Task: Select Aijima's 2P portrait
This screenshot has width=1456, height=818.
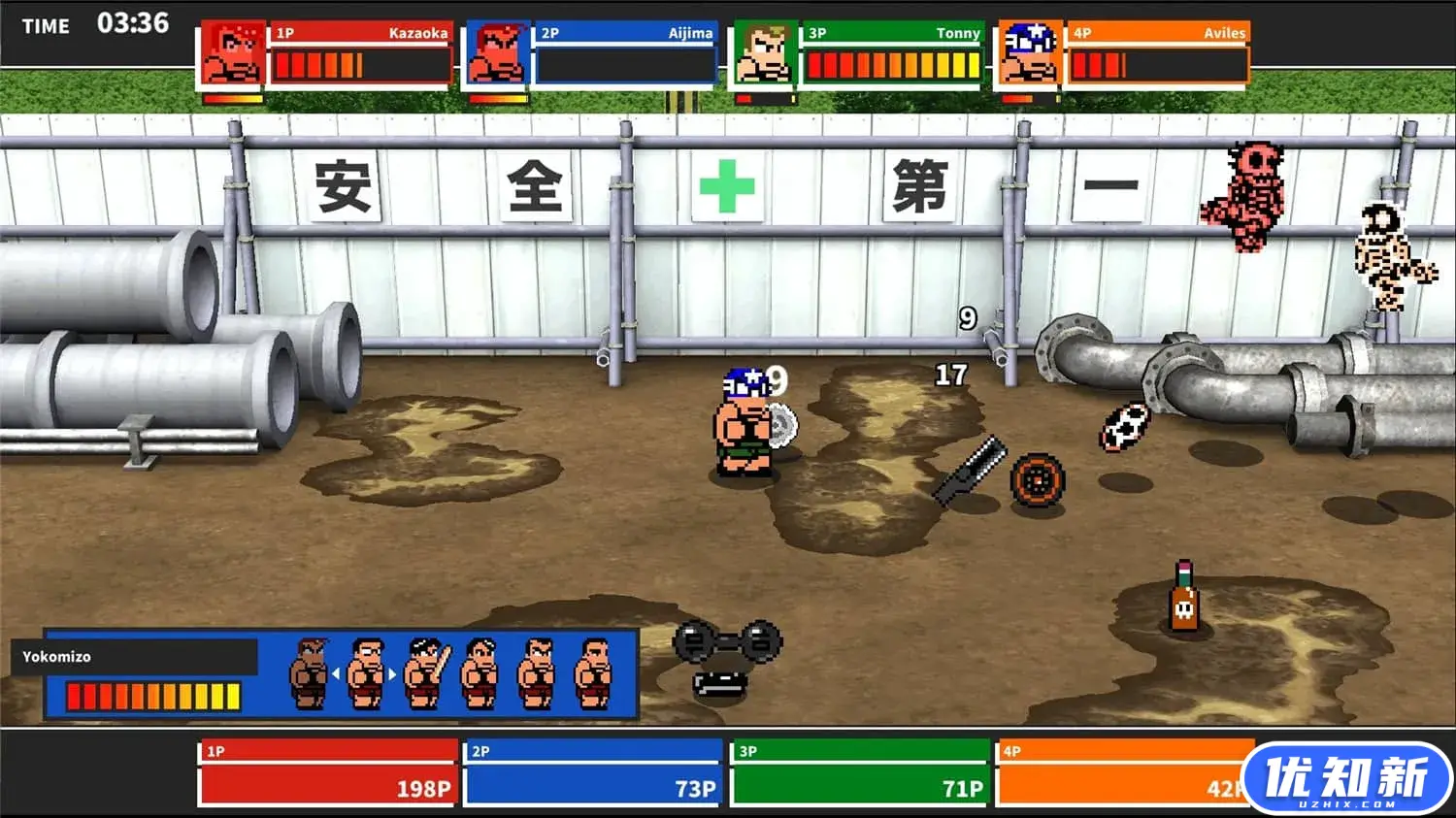Action: tap(497, 55)
